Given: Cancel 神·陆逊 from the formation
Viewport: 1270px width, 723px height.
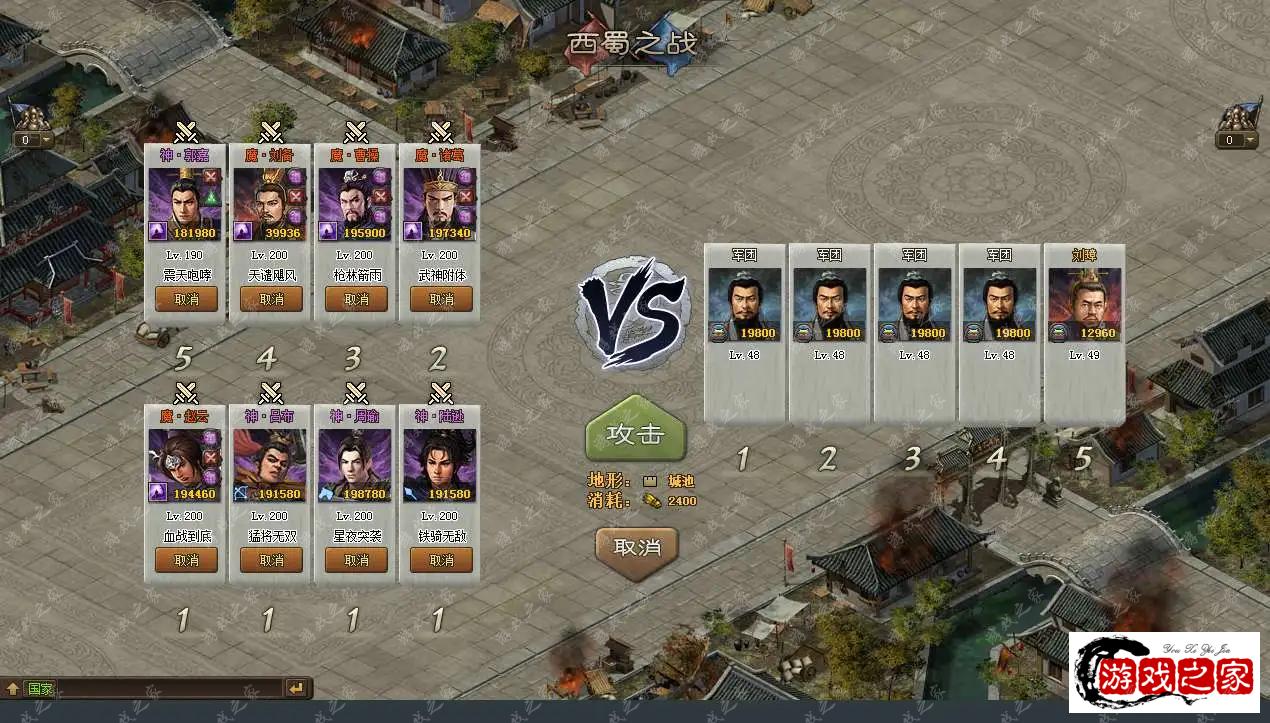Looking at the screenshot, I should pos(441,560).
